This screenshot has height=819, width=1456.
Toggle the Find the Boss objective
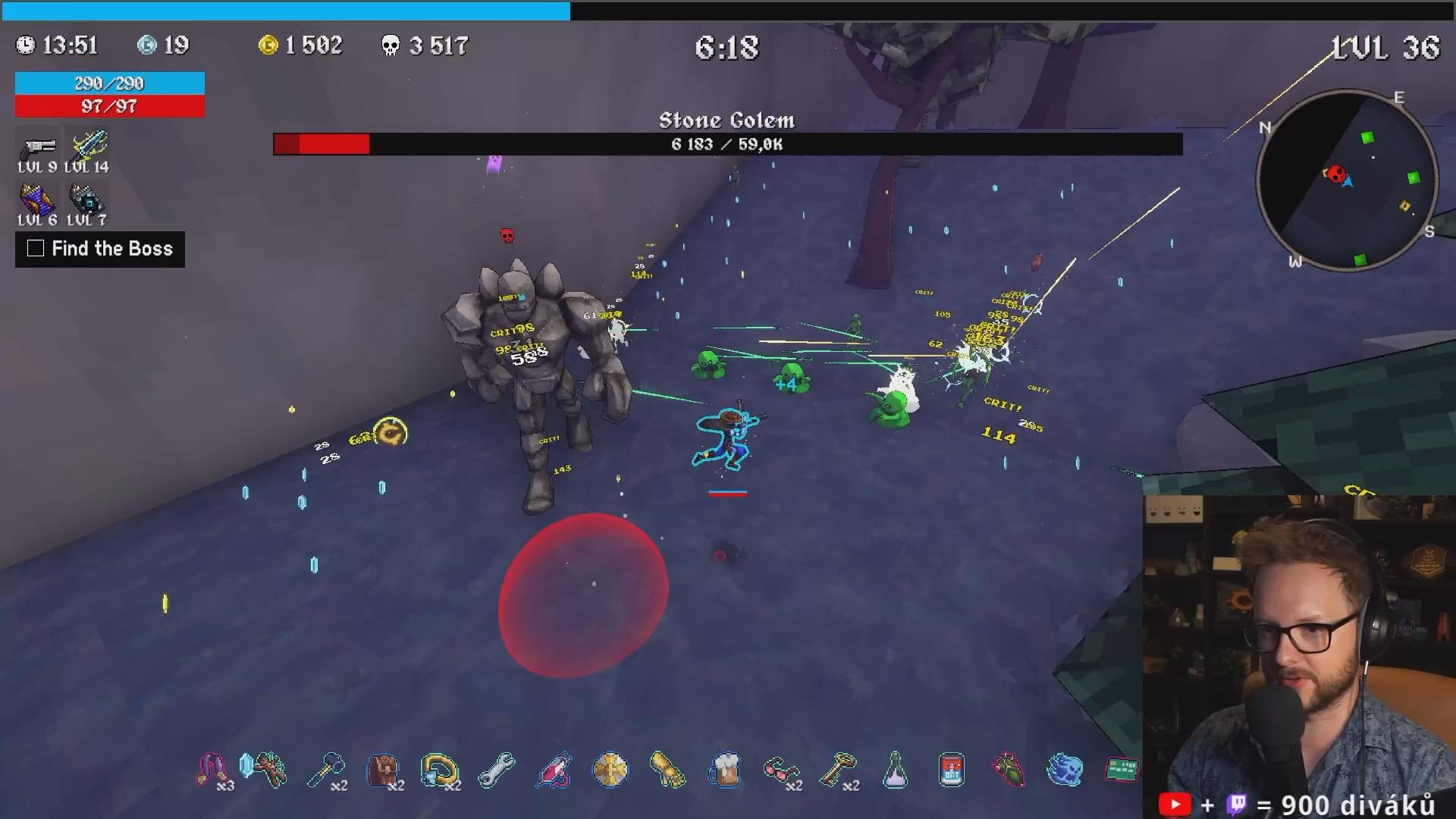[36, 249]
